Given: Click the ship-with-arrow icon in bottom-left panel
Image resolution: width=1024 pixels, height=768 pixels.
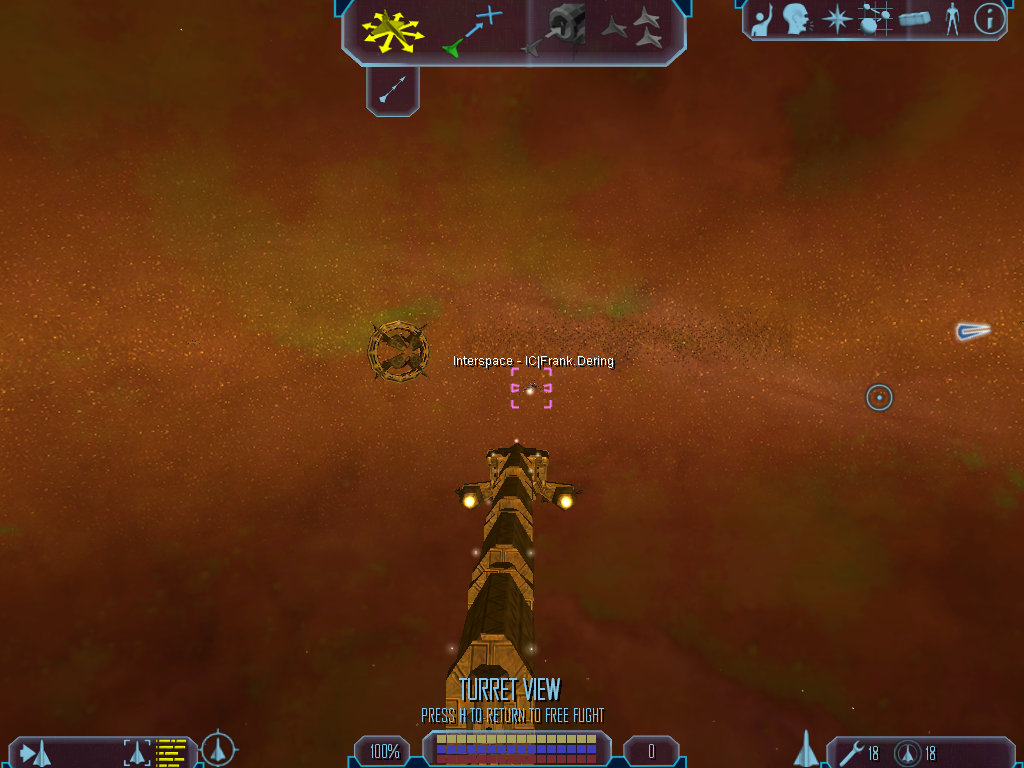Looking at the screenshot, I should click(36, 752).
